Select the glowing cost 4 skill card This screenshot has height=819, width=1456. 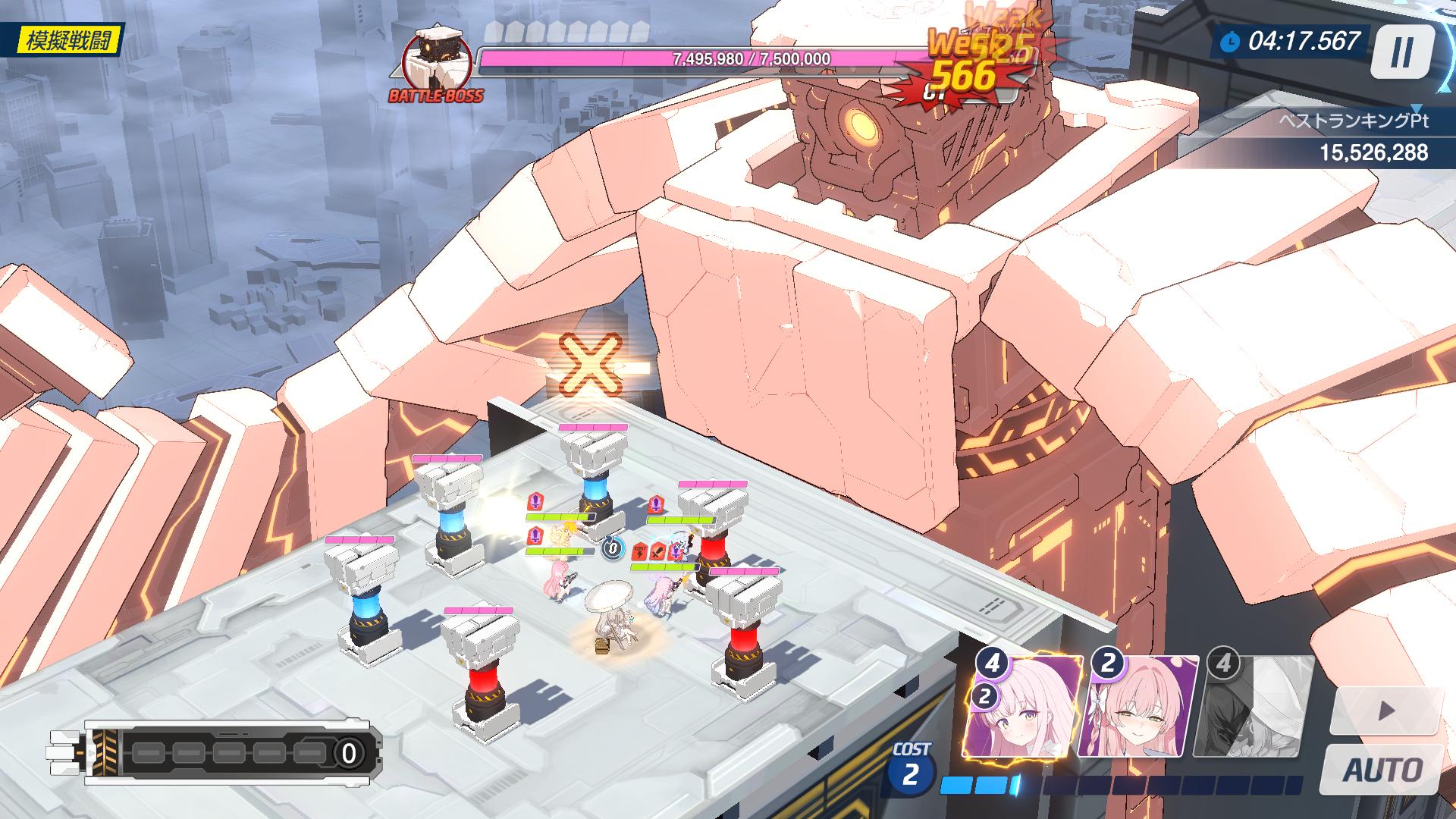[x=1023, y=708]
